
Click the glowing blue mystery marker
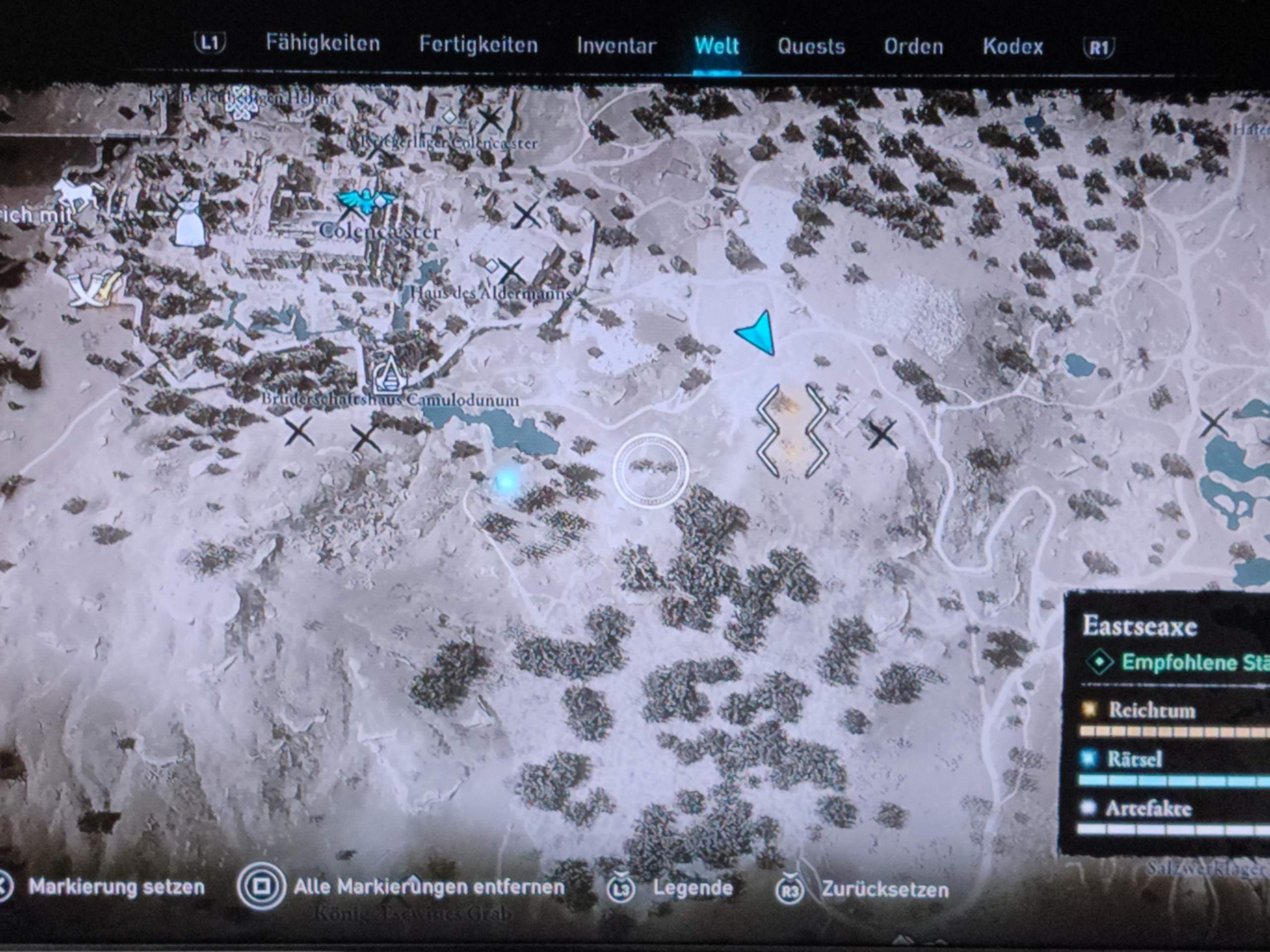click(506, 480)
